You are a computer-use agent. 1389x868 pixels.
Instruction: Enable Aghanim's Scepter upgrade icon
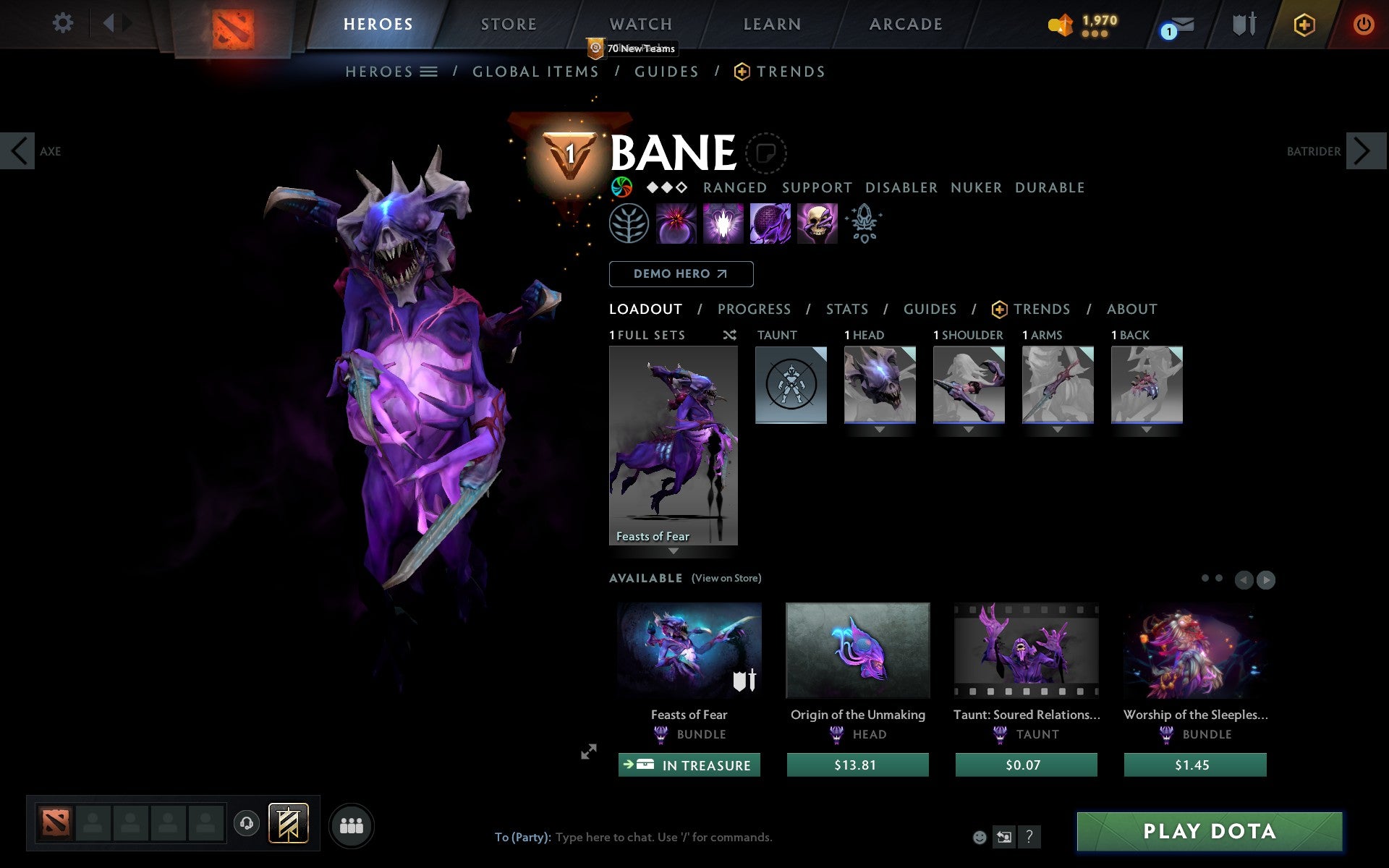(865, 223)
